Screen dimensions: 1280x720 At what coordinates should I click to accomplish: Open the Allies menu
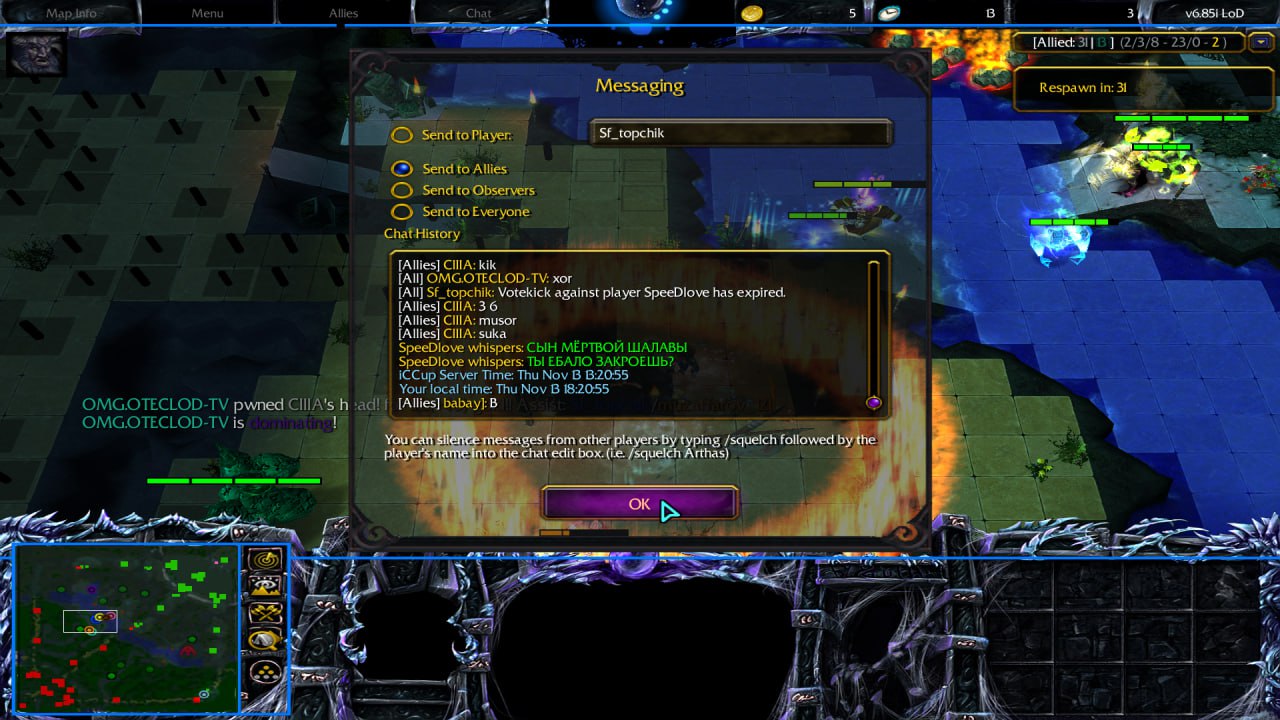click(343, 13)
